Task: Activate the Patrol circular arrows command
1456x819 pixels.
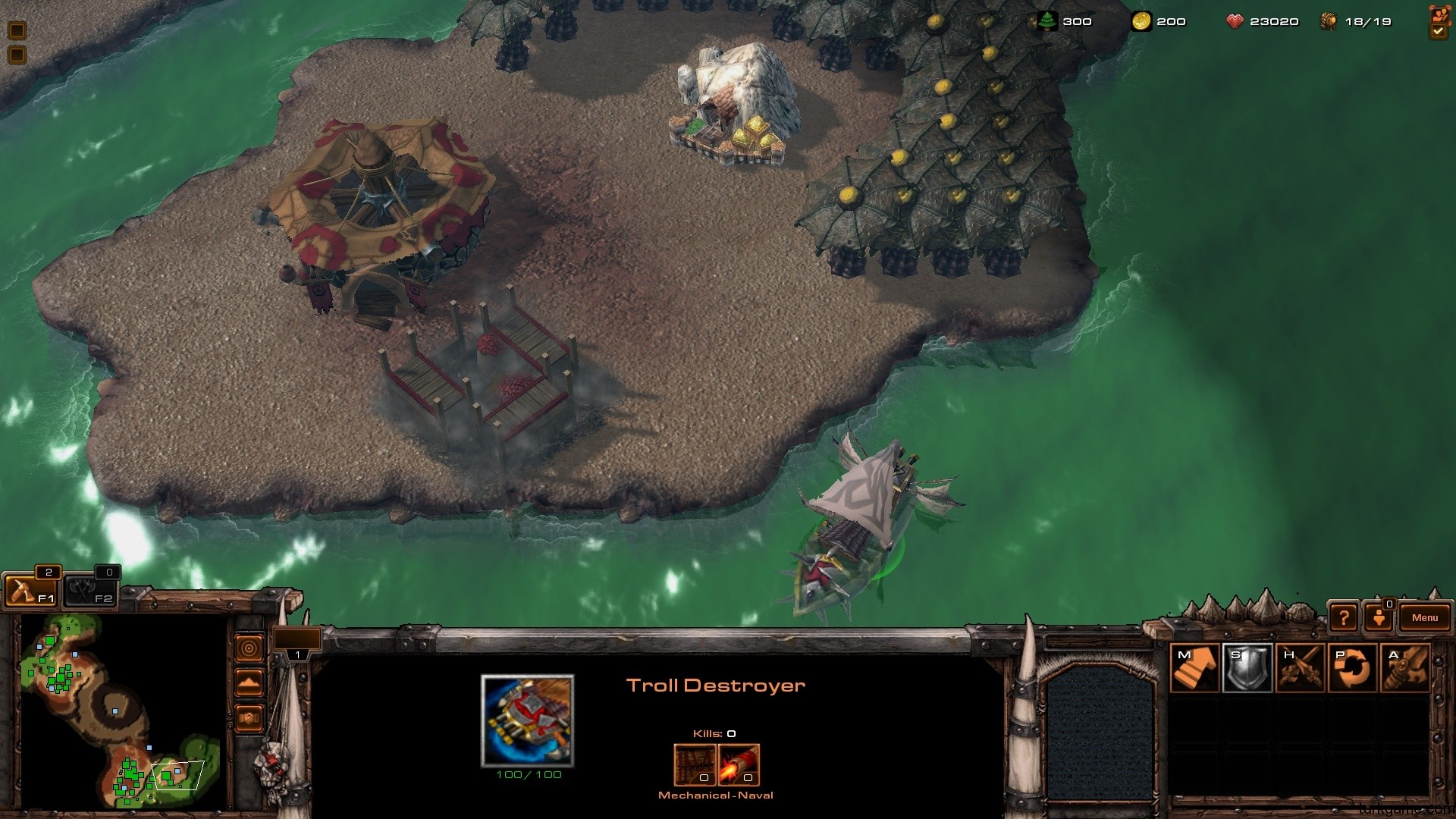Action: click(1353, 668)
